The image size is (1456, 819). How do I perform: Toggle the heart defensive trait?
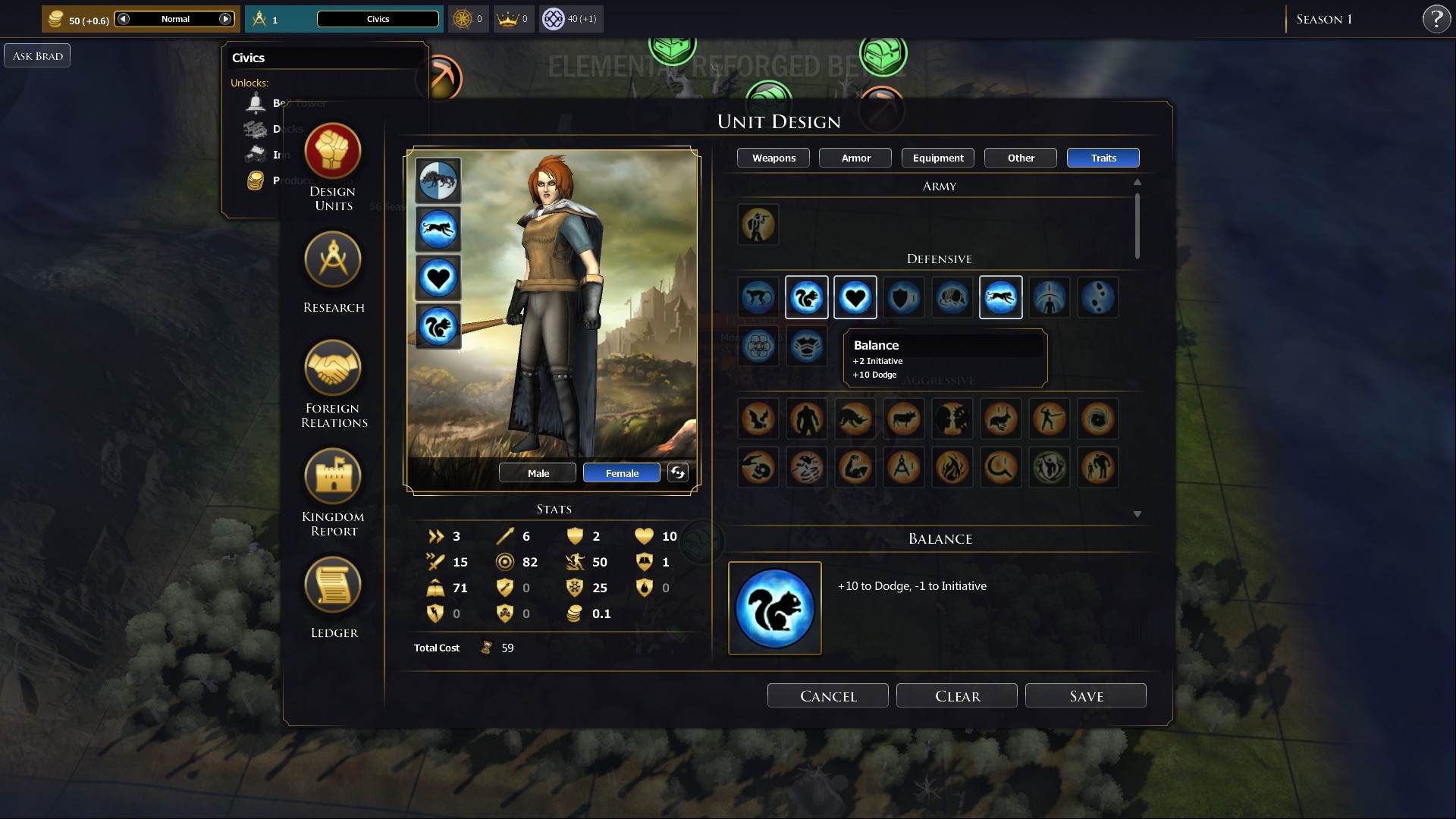click(855, 297)
